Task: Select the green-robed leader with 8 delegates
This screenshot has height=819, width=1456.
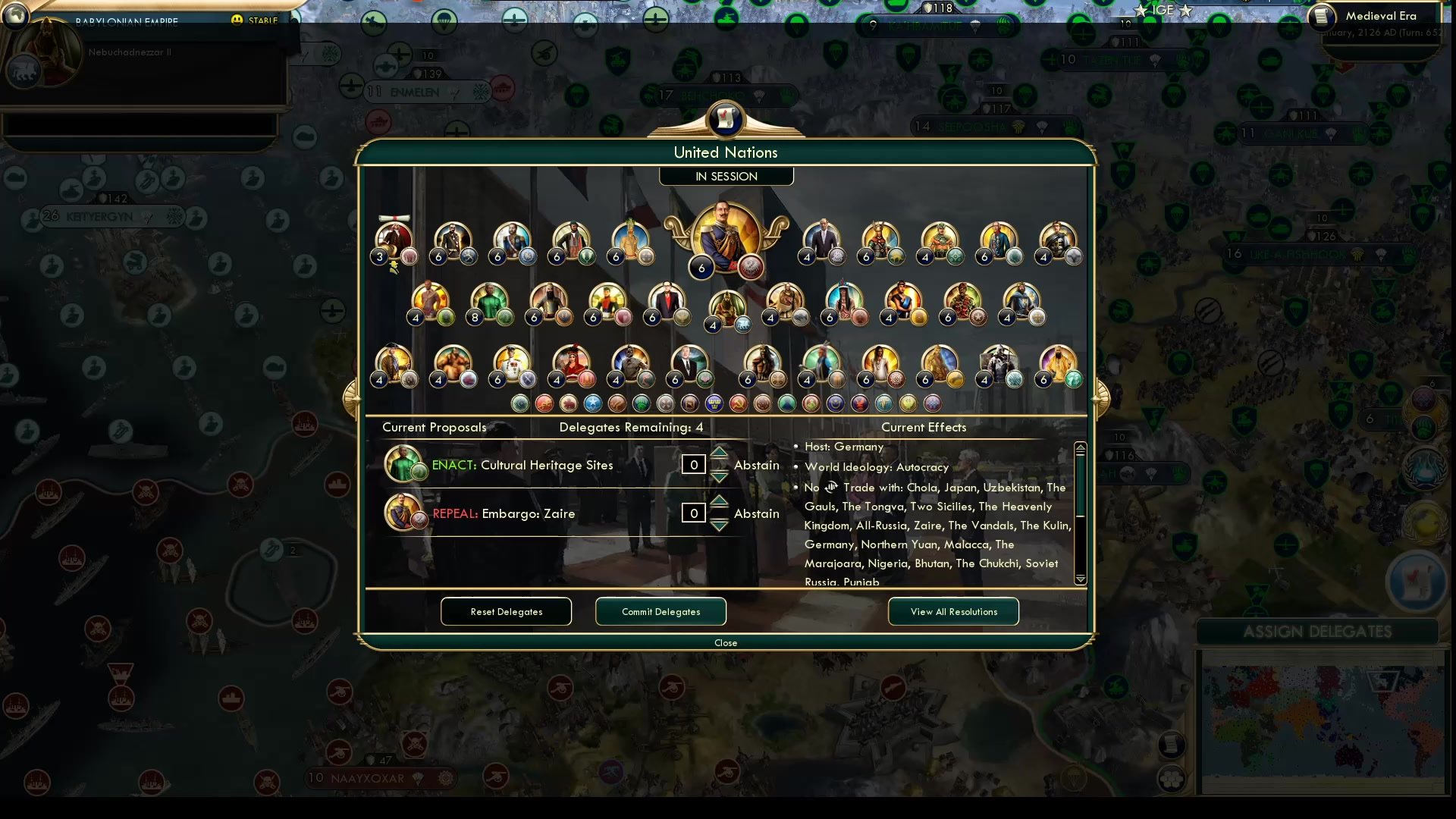Action: [x=490, y=302]
